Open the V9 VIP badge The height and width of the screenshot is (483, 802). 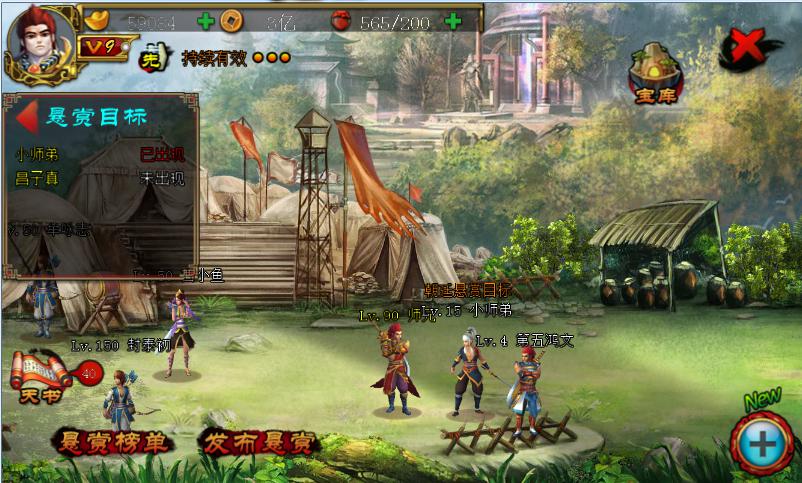click(x=95, y=47)
